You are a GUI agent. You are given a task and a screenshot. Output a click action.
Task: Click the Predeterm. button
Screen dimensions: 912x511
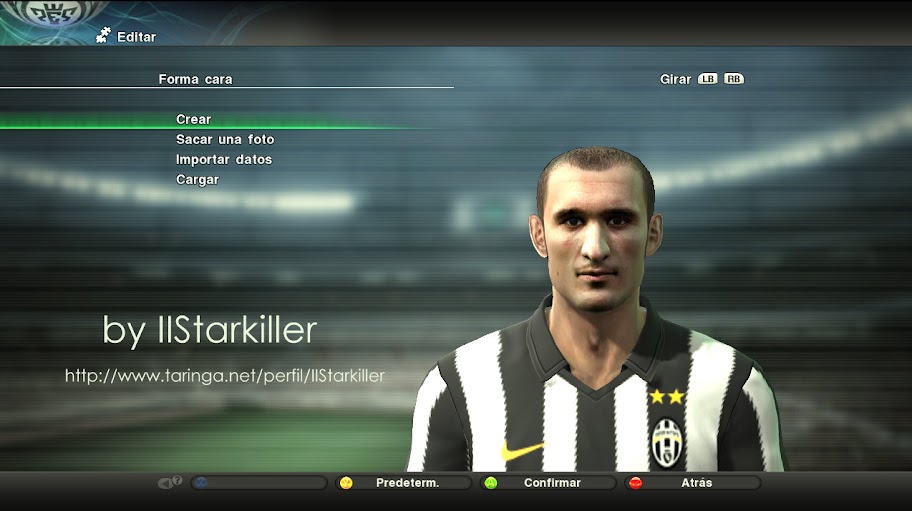coord(407,483)
